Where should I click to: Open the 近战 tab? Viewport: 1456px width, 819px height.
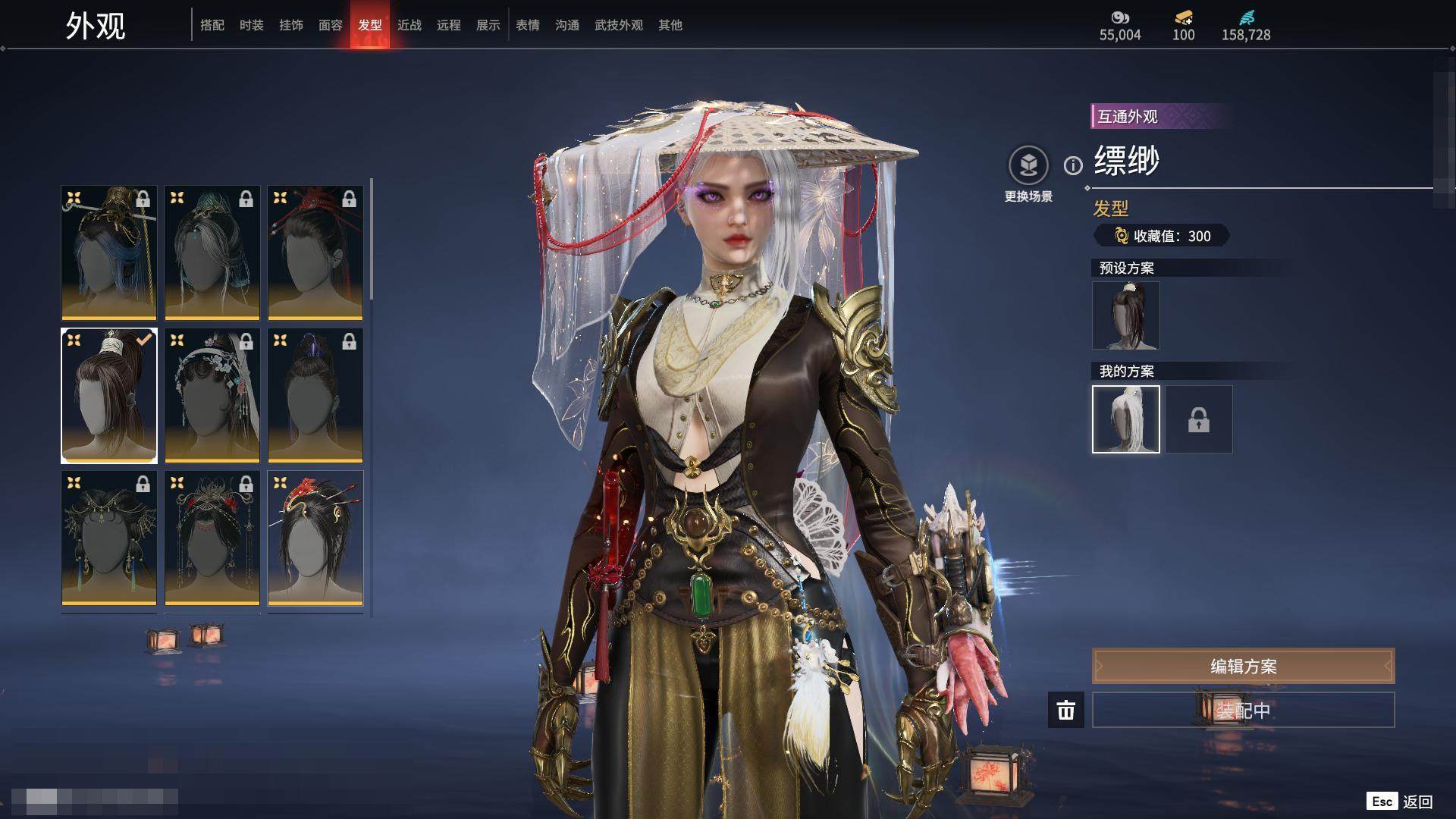pyautogui.click(x=409, y=25)
